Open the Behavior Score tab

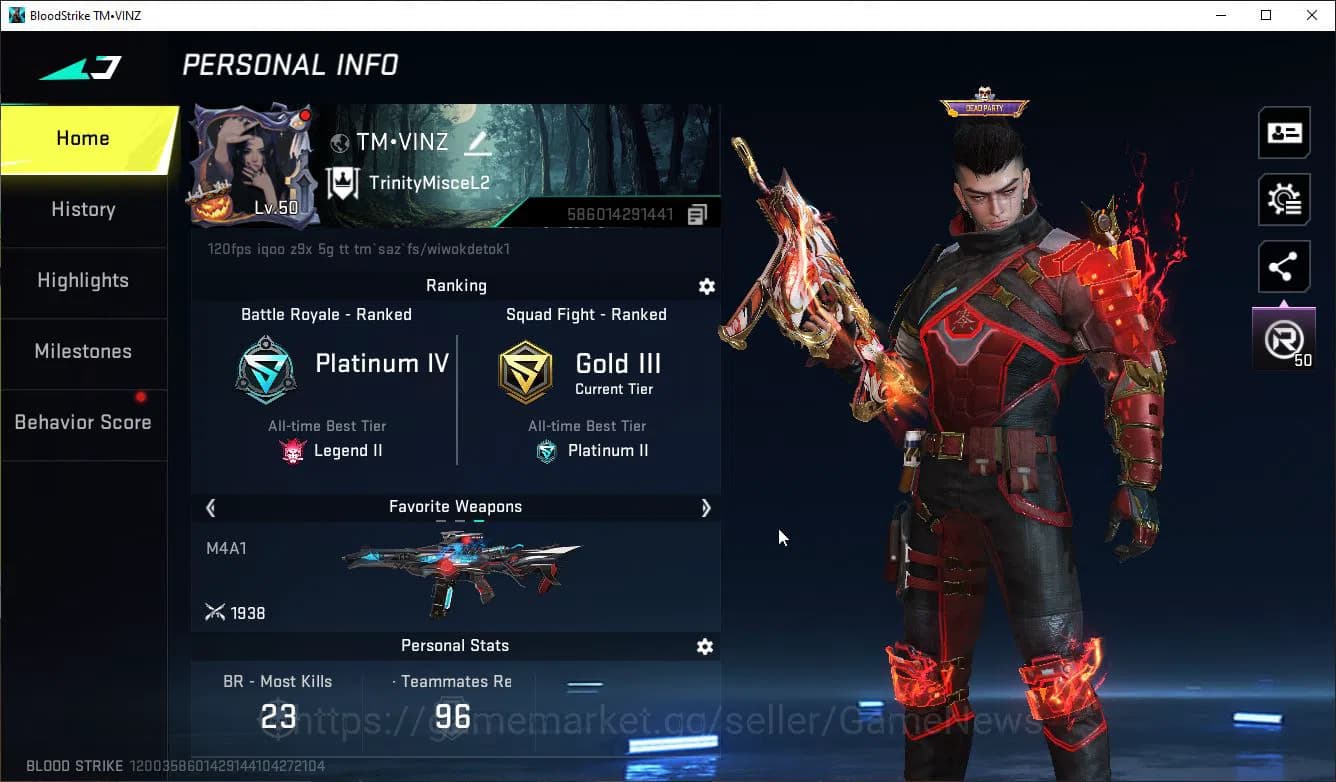[83, 422]
